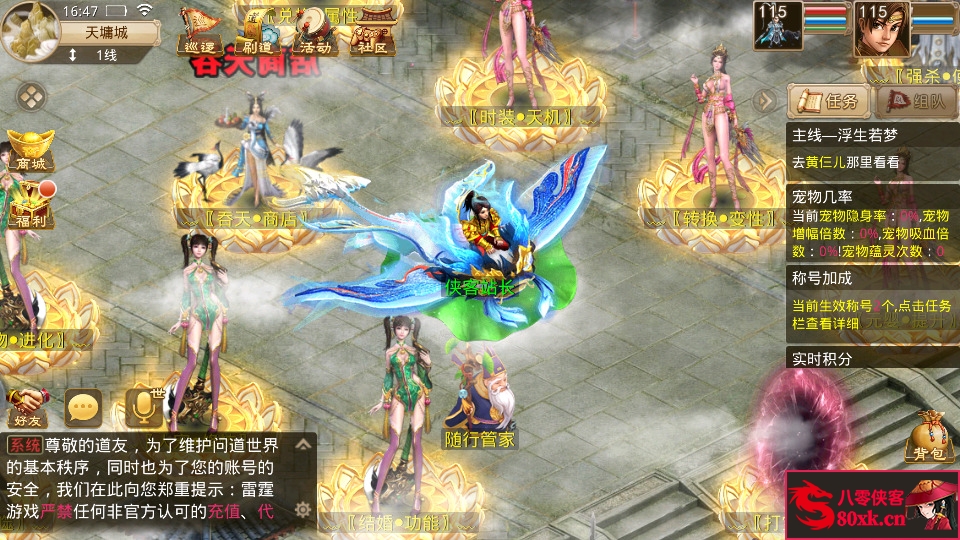Open the player character portrait with headband

click(881, 28)
